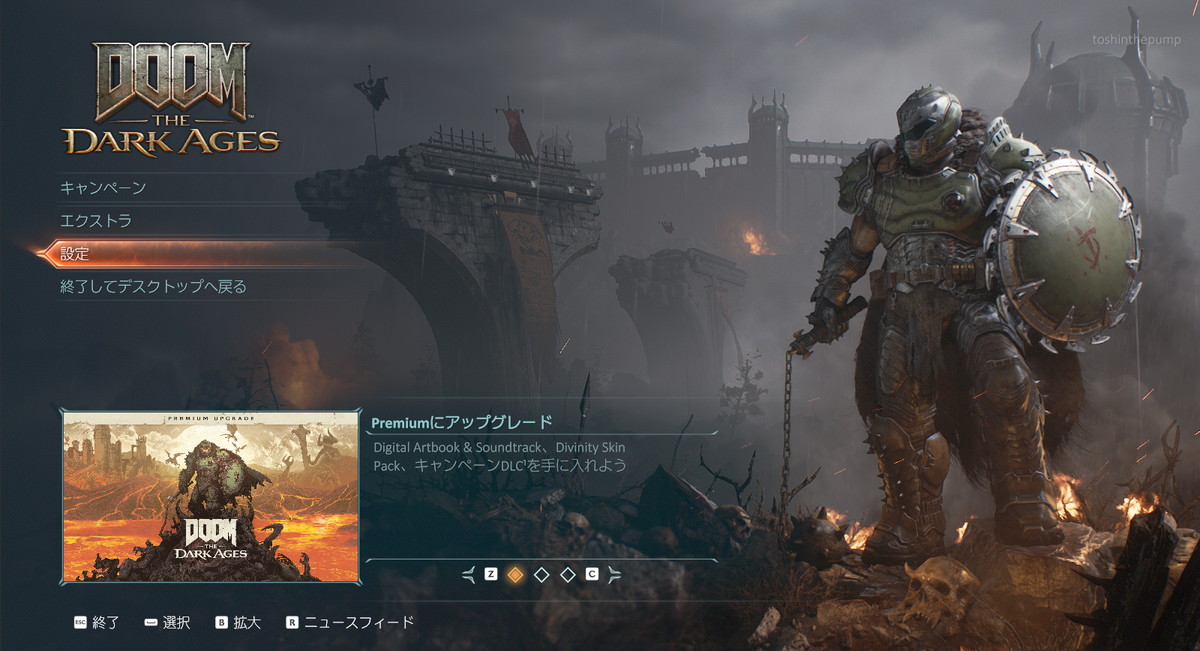The image size is (1200, 651).
Task: Click the Premium Upgrade news thumbnail
Action: point(210,495)
